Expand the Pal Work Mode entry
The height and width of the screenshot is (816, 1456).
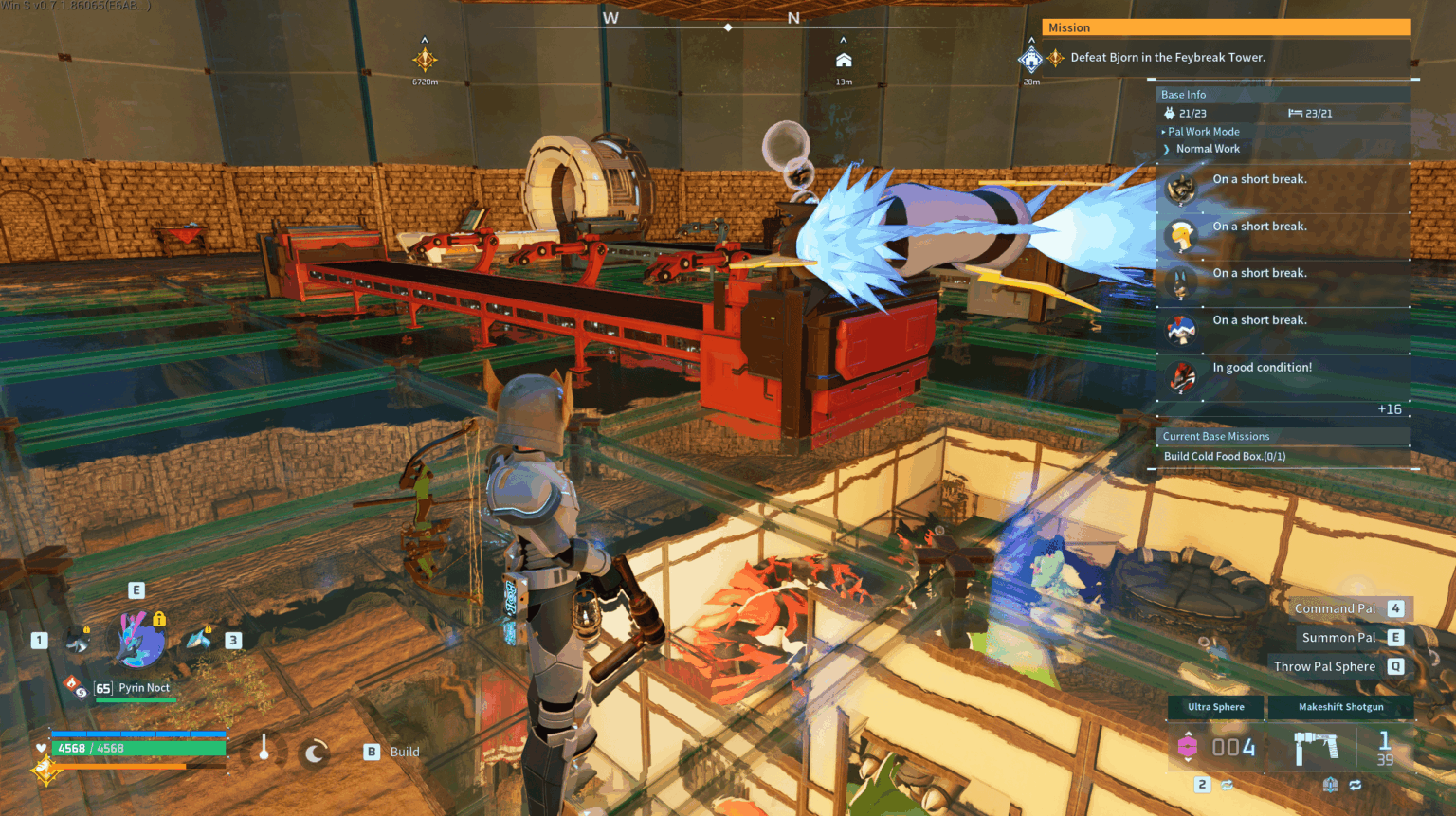(x=1203, y=132)
